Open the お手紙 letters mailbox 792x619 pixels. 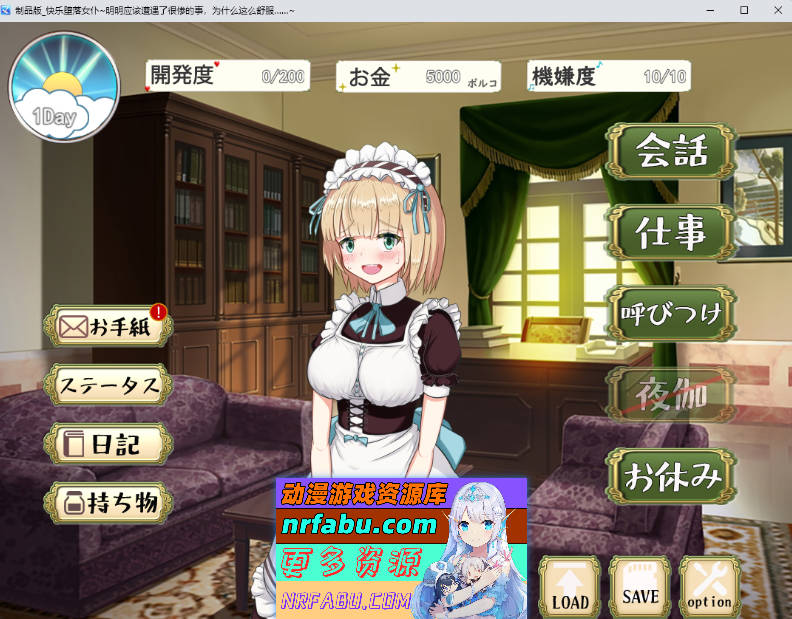point(110,327)
